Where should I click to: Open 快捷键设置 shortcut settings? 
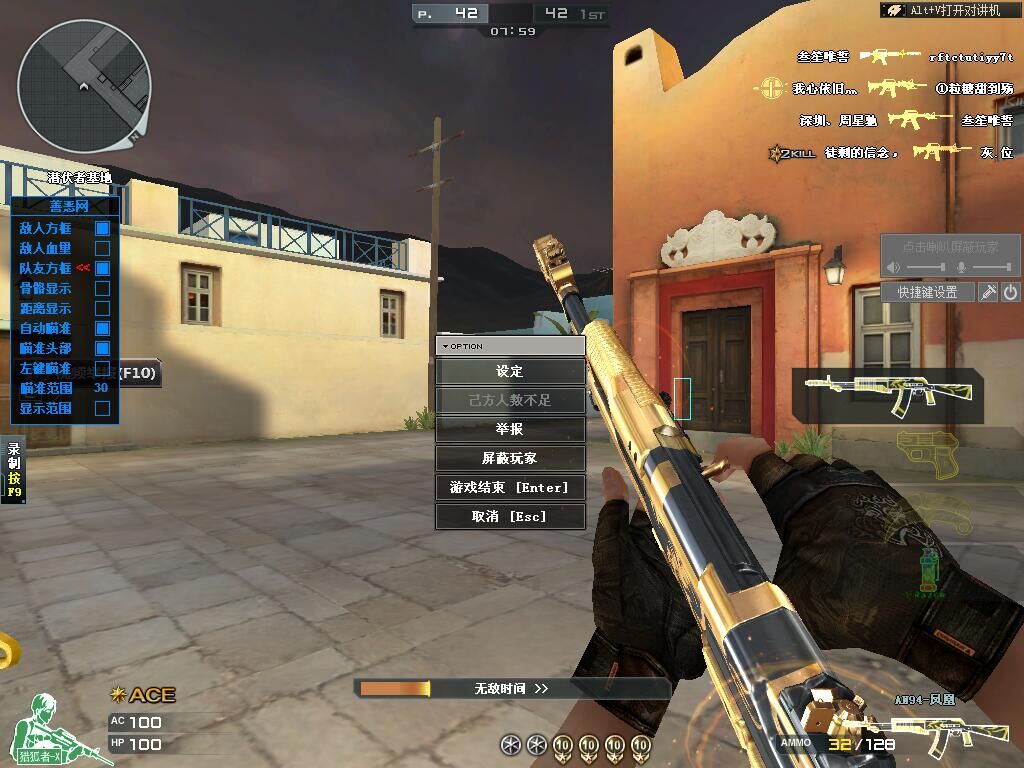[927, 292]
